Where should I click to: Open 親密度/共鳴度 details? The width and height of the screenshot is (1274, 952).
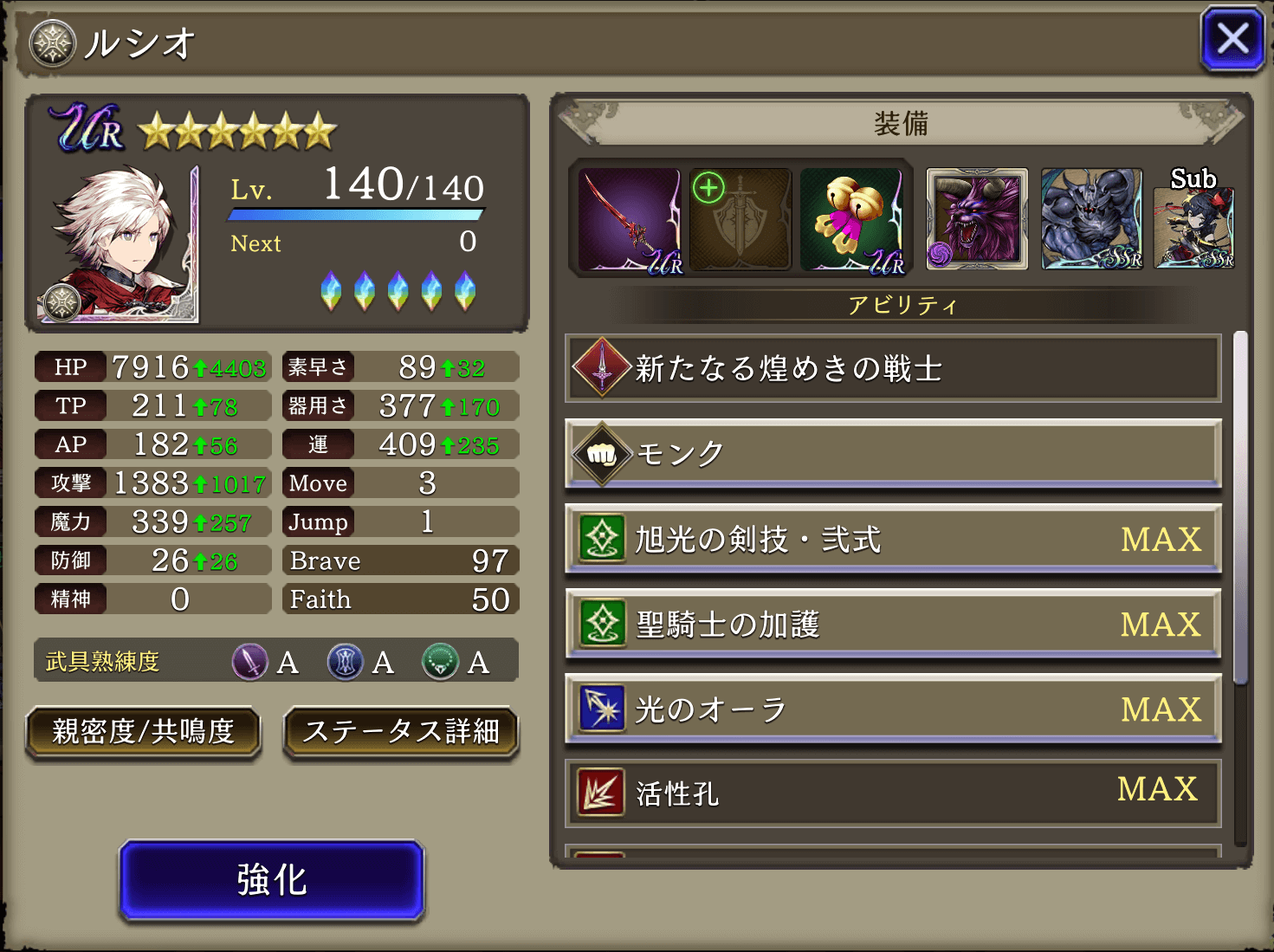pos(143,734)
